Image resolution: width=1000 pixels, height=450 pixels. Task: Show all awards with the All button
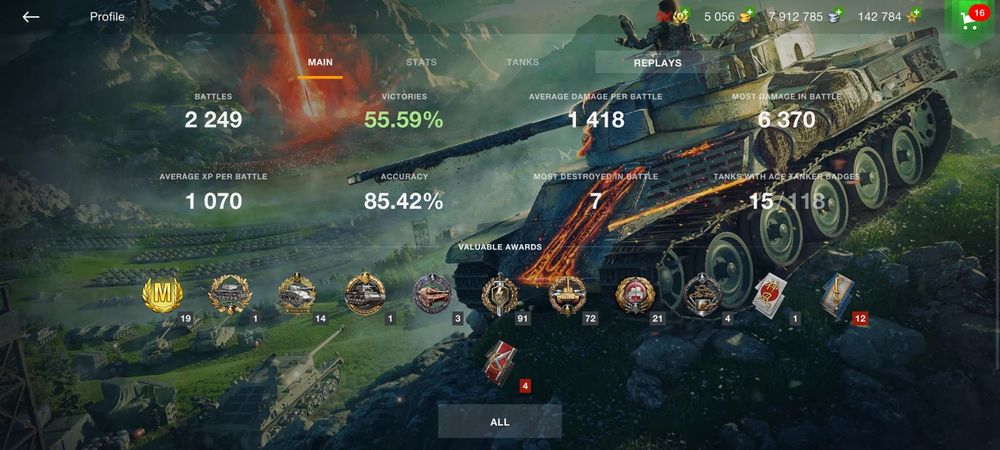point(500,422)
